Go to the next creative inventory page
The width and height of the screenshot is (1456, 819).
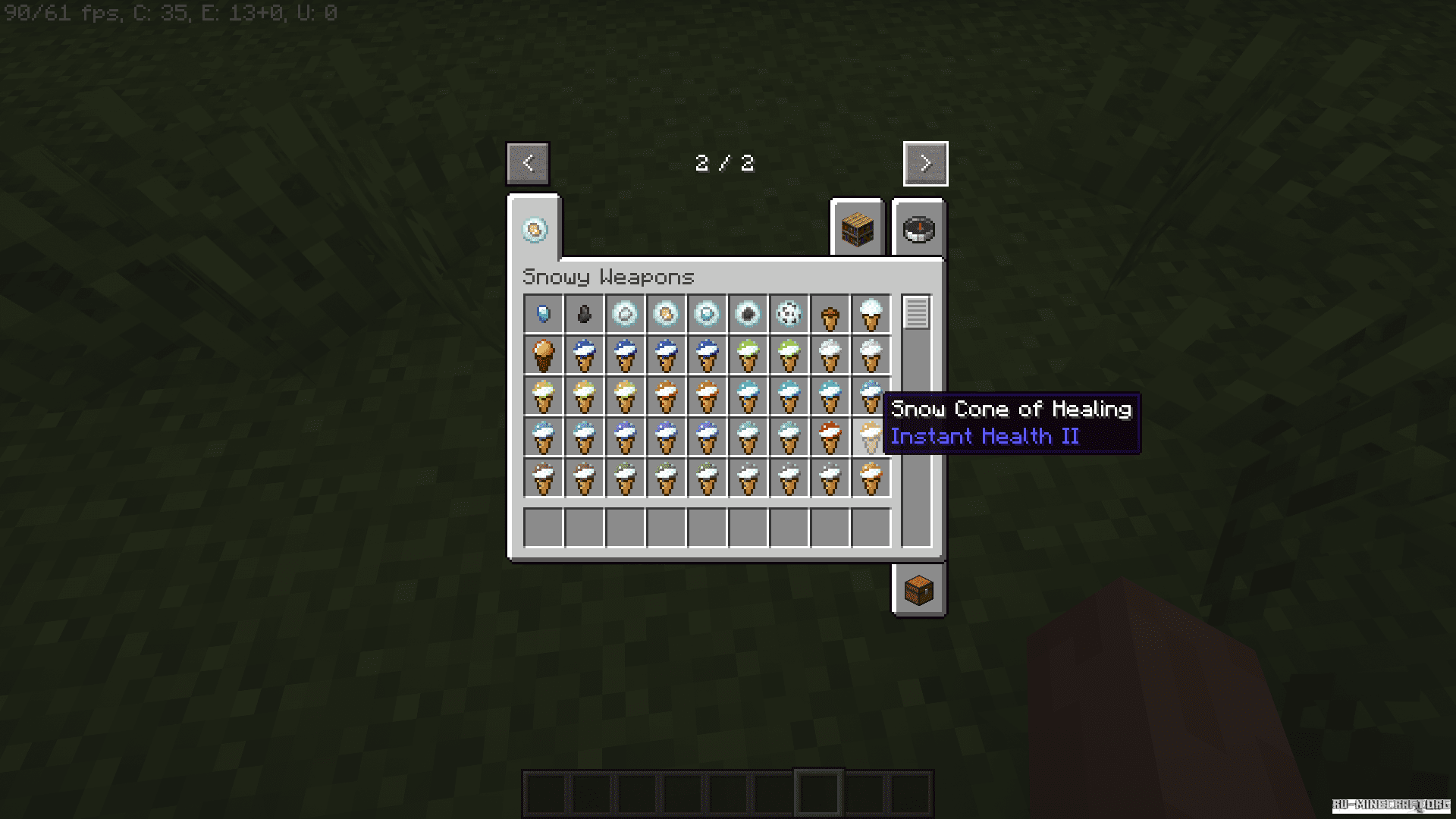click(925, 163)
